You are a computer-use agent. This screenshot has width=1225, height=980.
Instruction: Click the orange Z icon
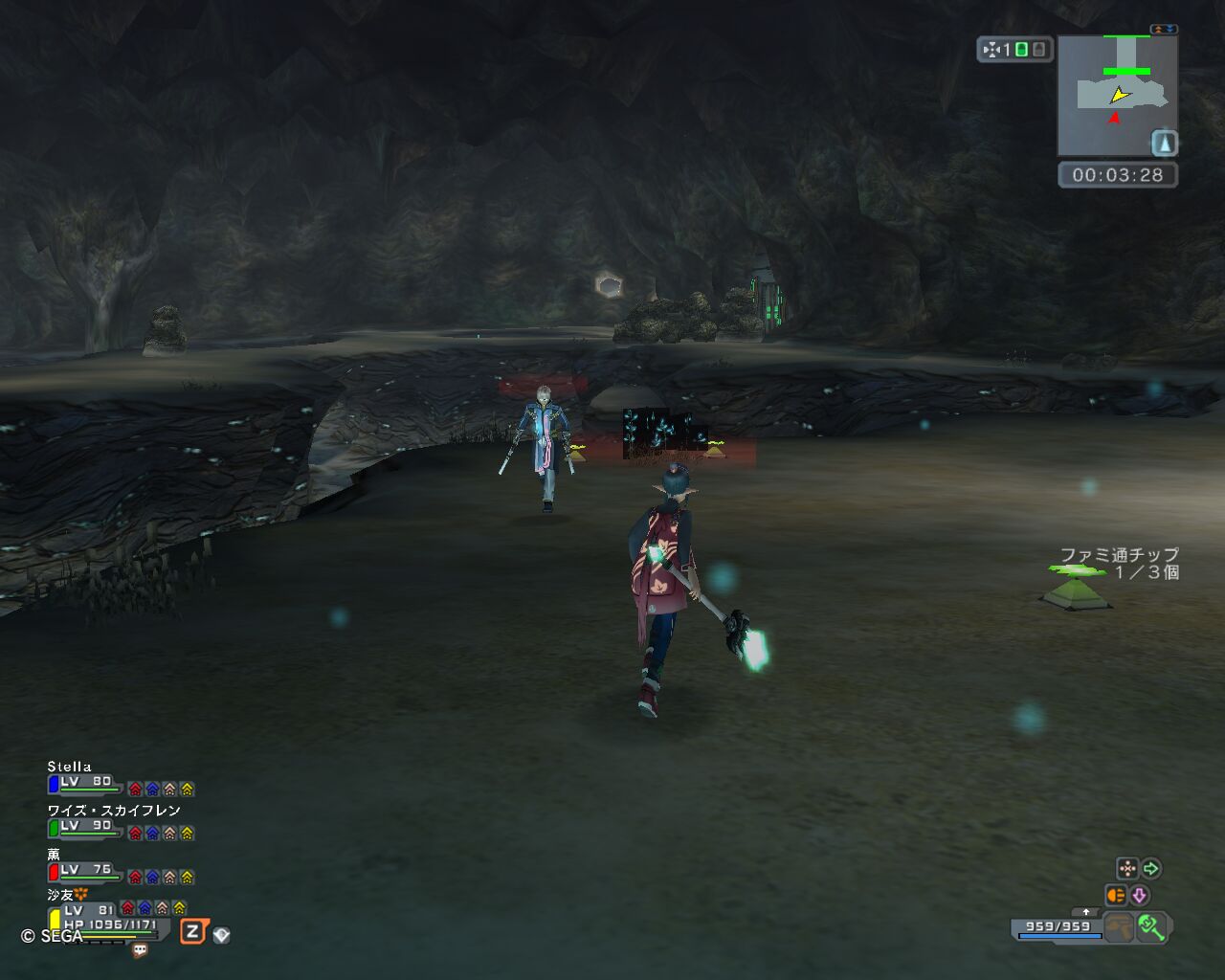pyautogui.click(x=193, y=931)
